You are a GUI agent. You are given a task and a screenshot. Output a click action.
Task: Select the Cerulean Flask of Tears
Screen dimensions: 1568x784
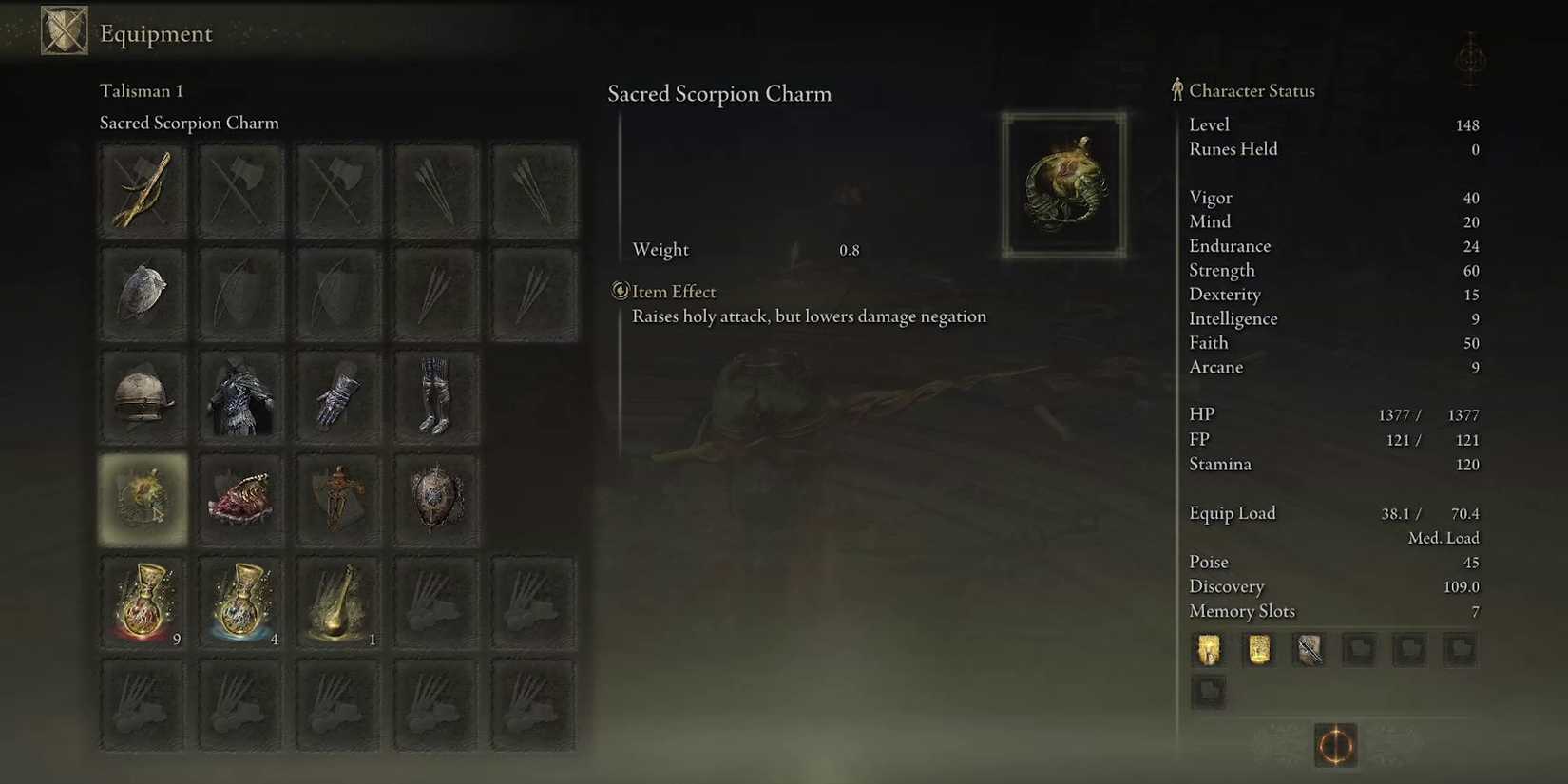[x=240, y=601]
